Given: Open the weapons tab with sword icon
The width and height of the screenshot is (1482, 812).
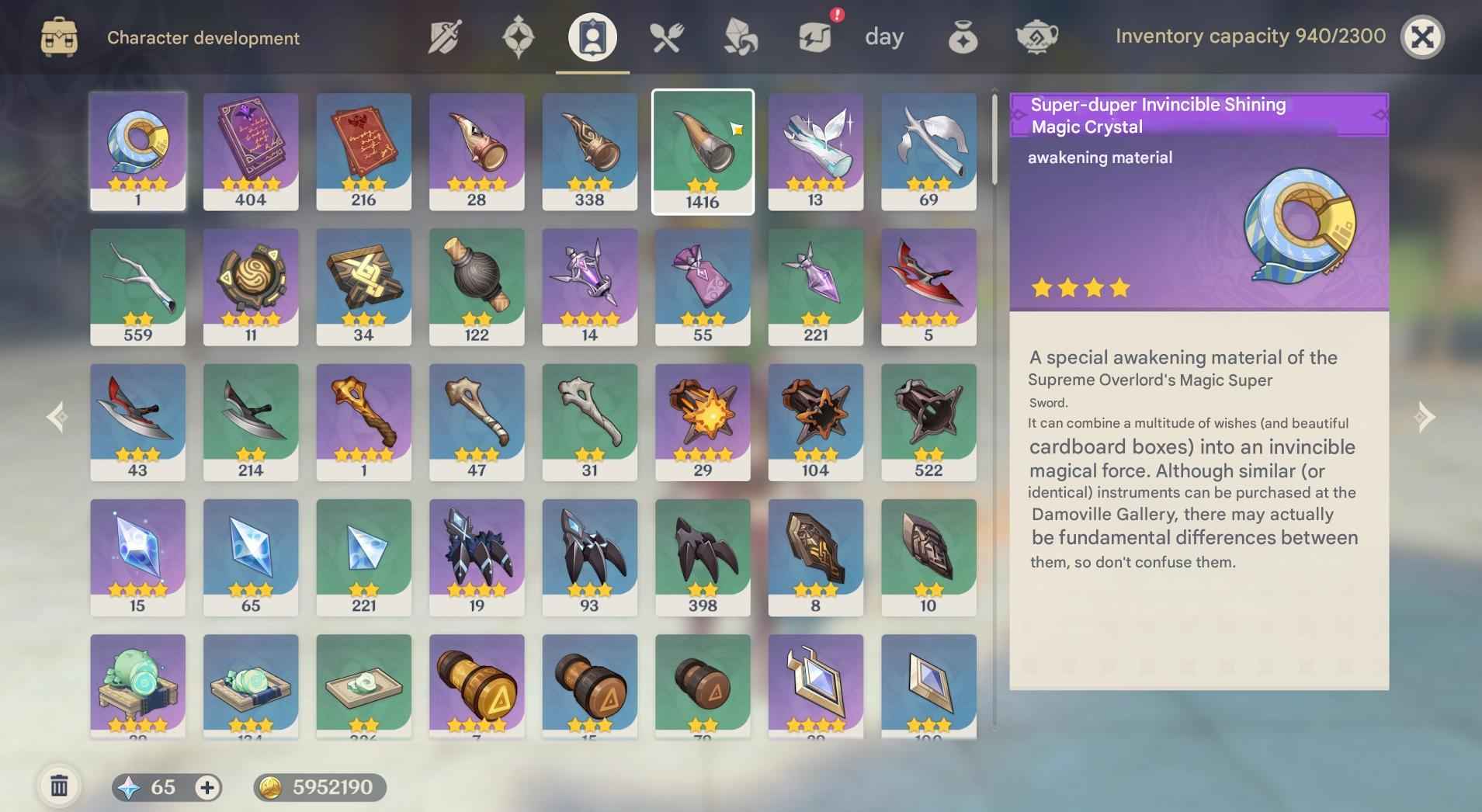Looking at the screenshot, I should (x=444, y=36).
